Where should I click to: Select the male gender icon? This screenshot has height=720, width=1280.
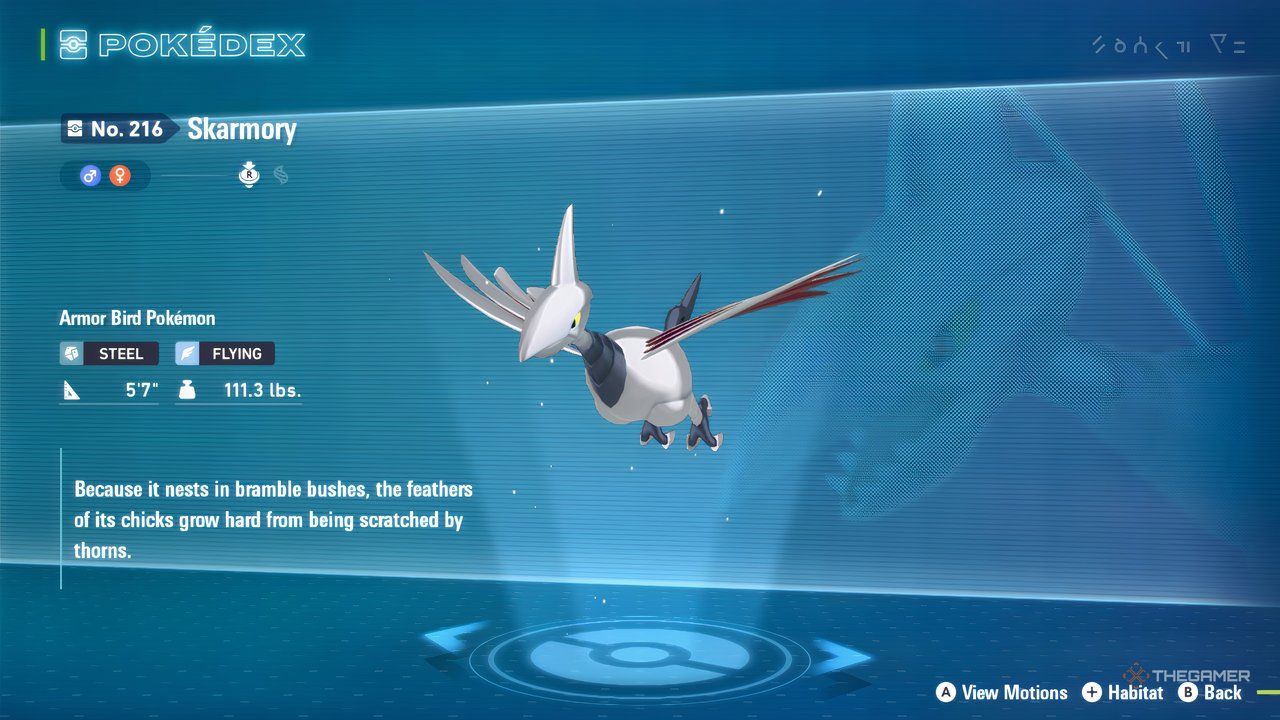coord(91,176)
